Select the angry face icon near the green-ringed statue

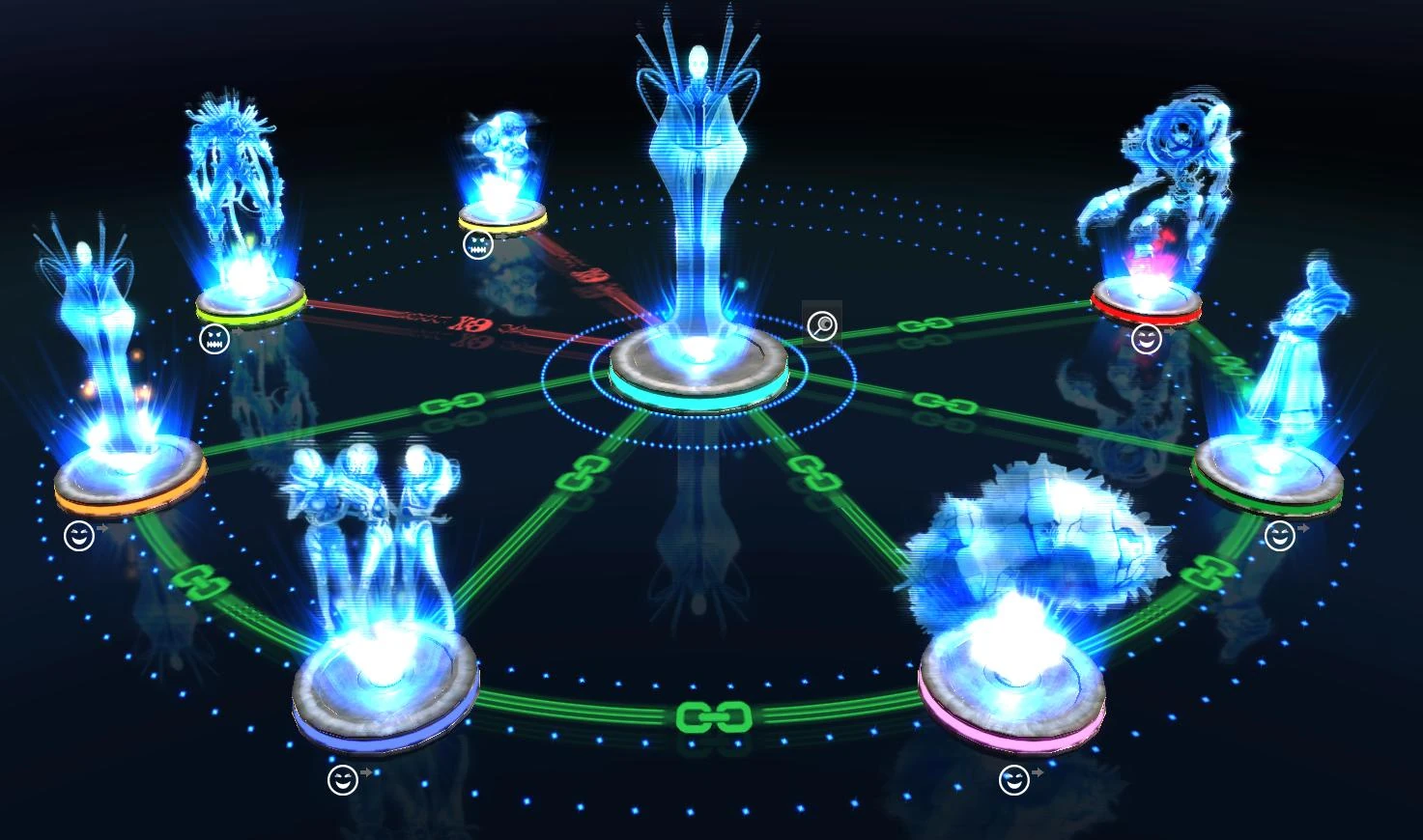[214, 340]
